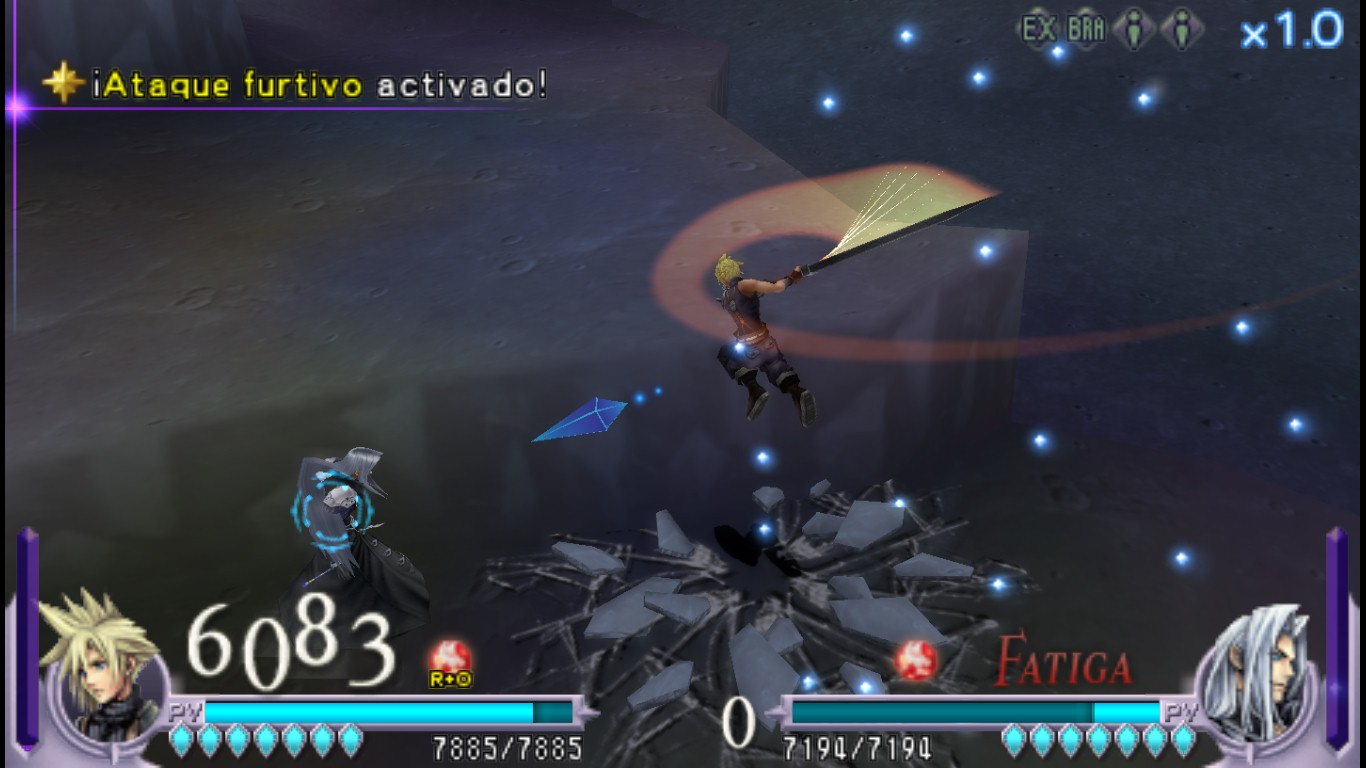The image size is (1366, 768).
Task: Select the second assist character icon
Action: (1180, 27)
